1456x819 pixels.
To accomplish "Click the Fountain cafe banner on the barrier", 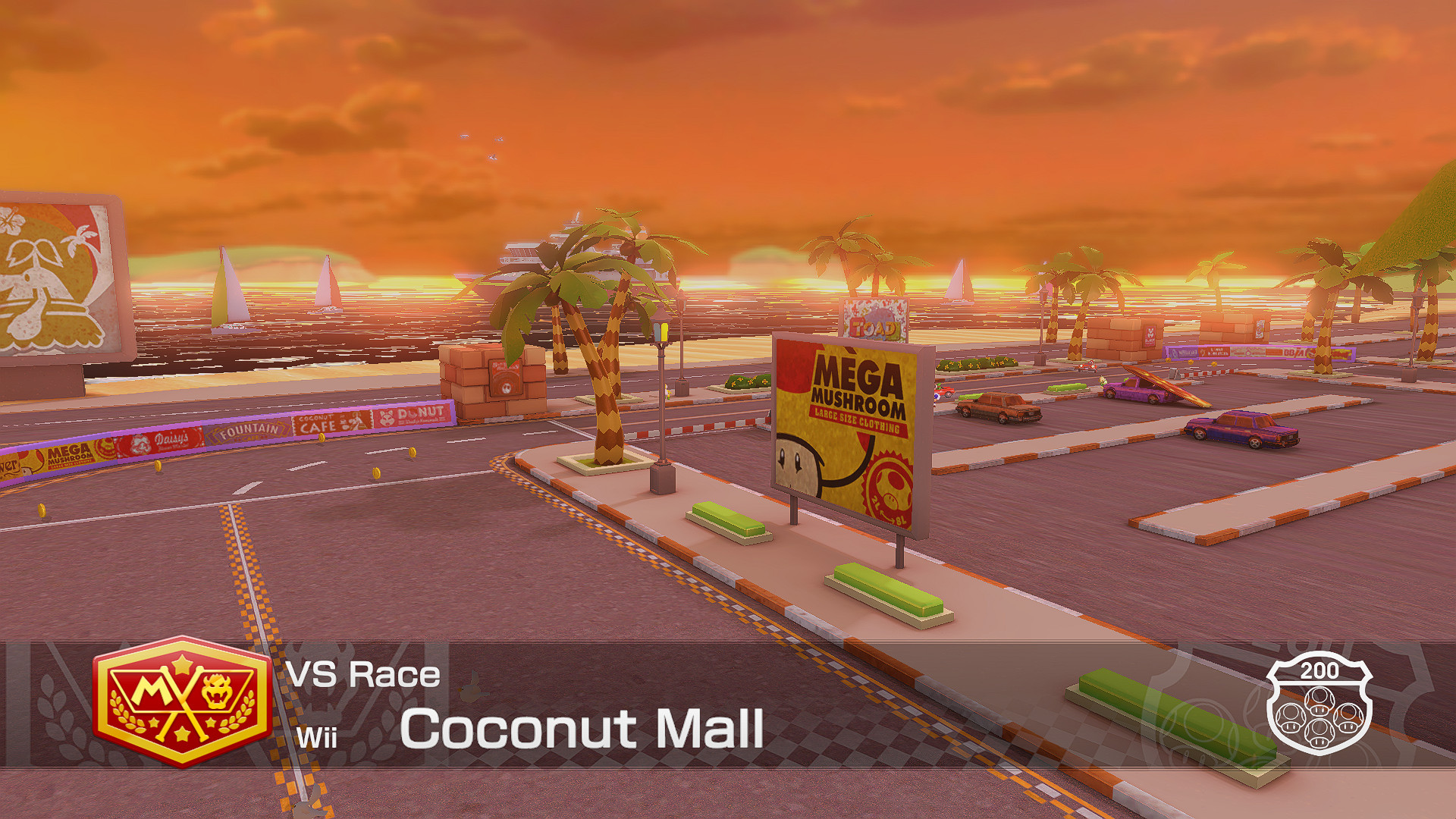I will 250,431.
